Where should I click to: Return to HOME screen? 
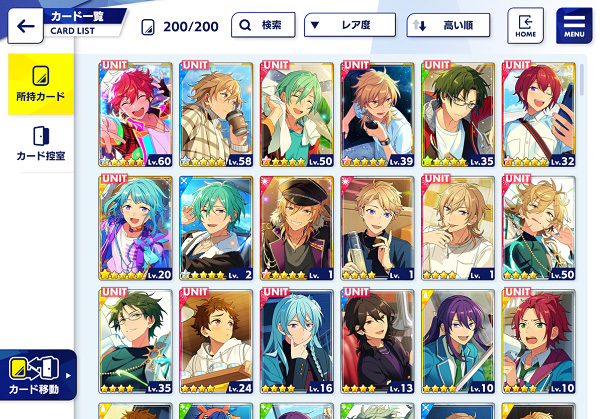click(526, 25)
